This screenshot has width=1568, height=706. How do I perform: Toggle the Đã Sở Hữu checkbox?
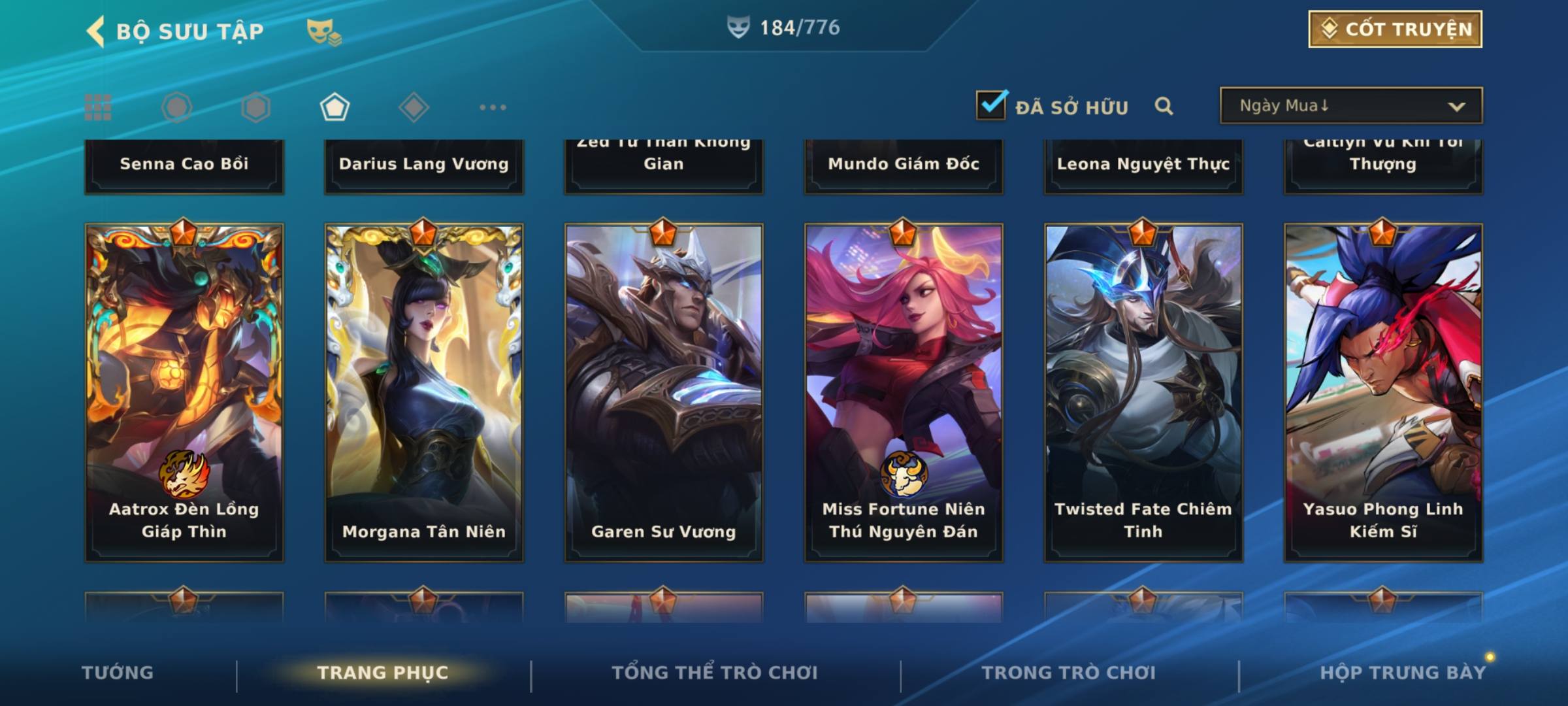991,105
